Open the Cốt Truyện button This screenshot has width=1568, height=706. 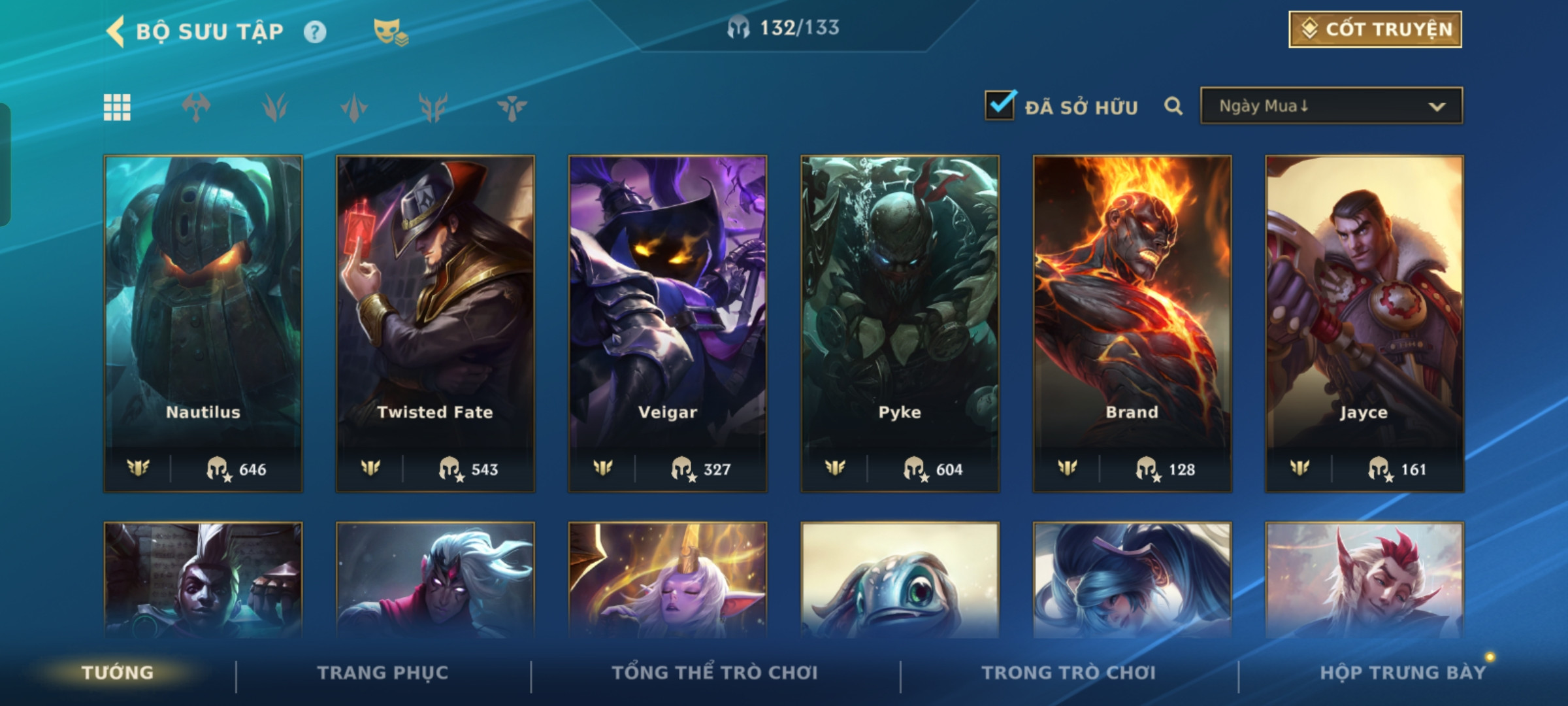click(1375, 29)
